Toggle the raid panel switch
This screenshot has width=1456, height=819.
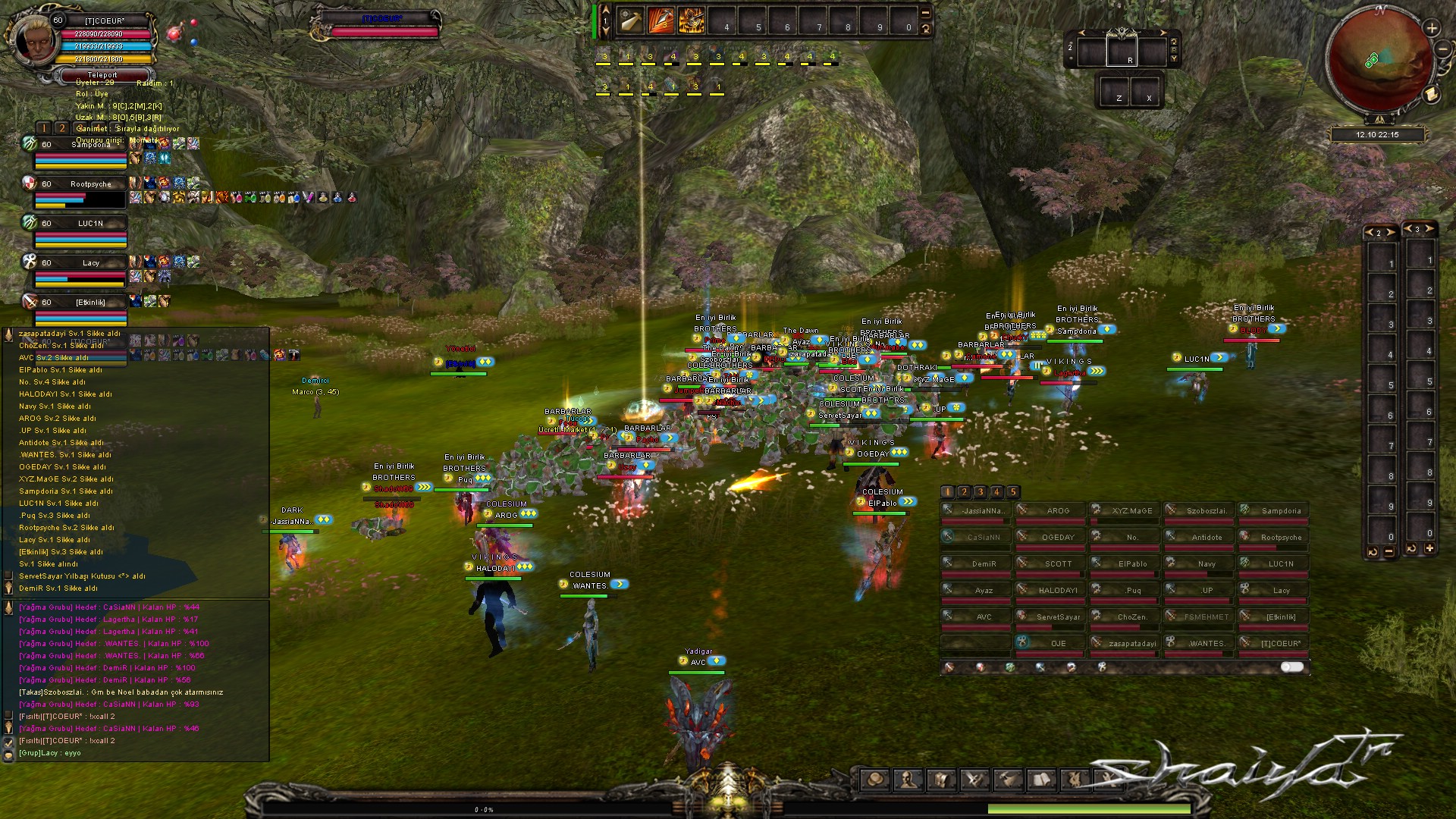pos(1292,667)
